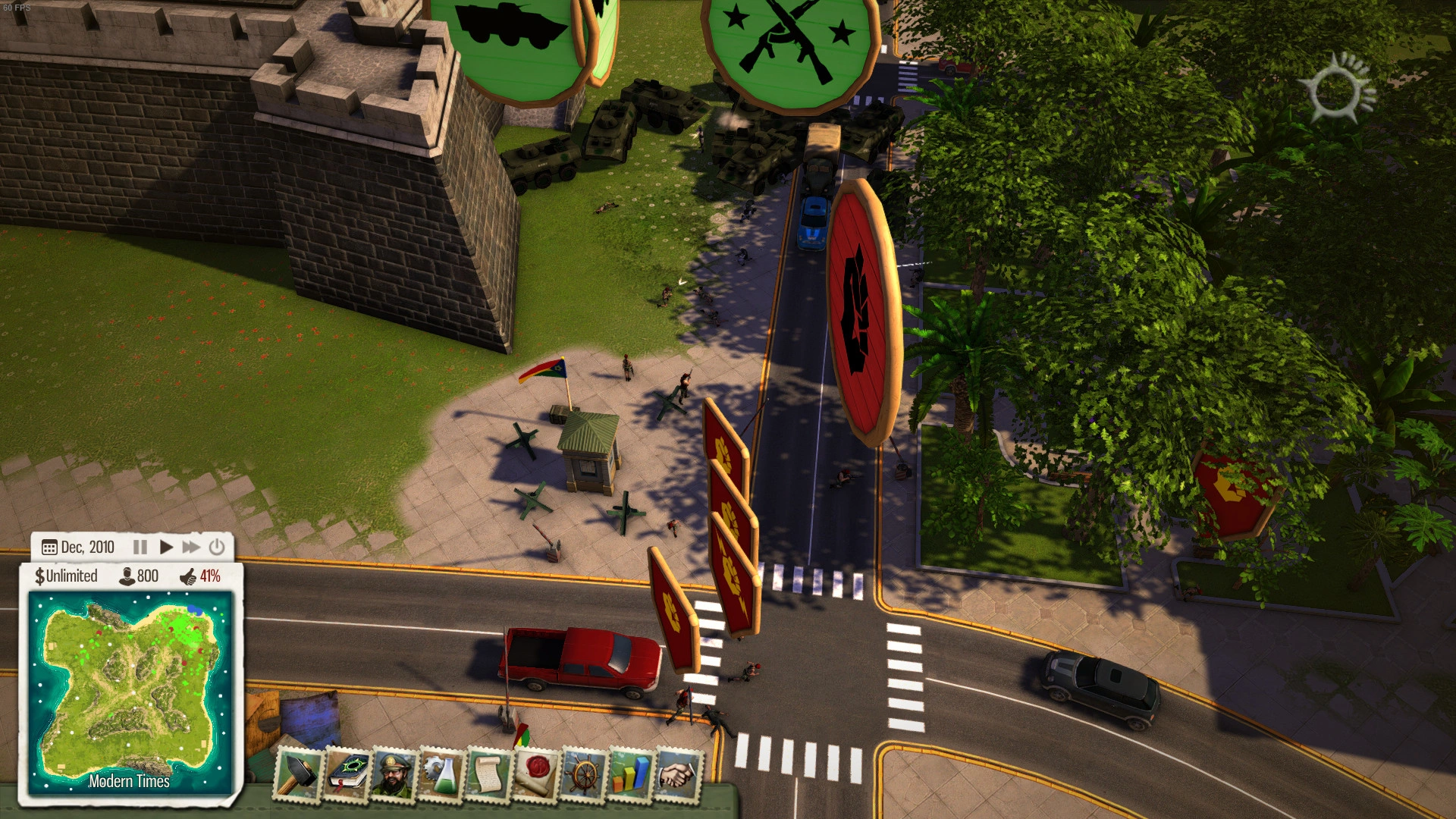Image resolution: width=1456 pixels, height=819 pixels.
Task: Set game speed to normal play
Action: click(166, 547)
